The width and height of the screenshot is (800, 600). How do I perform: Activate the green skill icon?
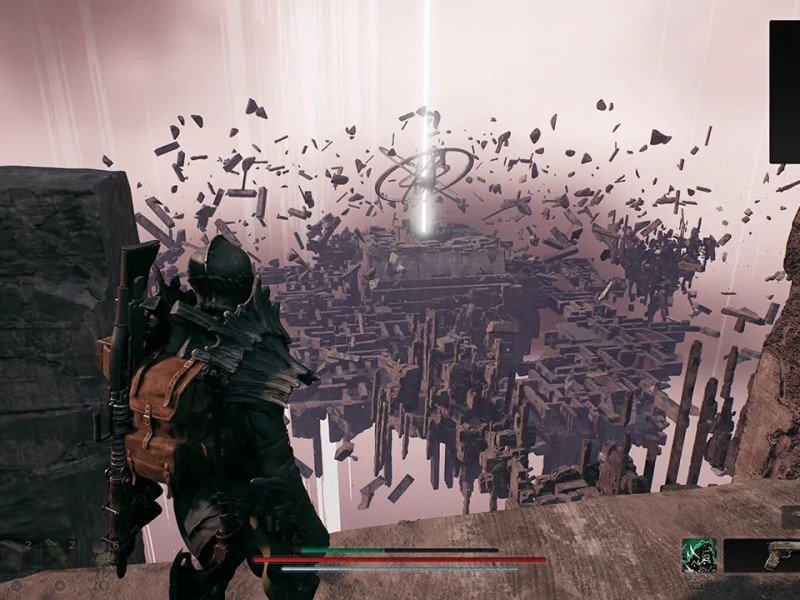(x=699, y=555)
